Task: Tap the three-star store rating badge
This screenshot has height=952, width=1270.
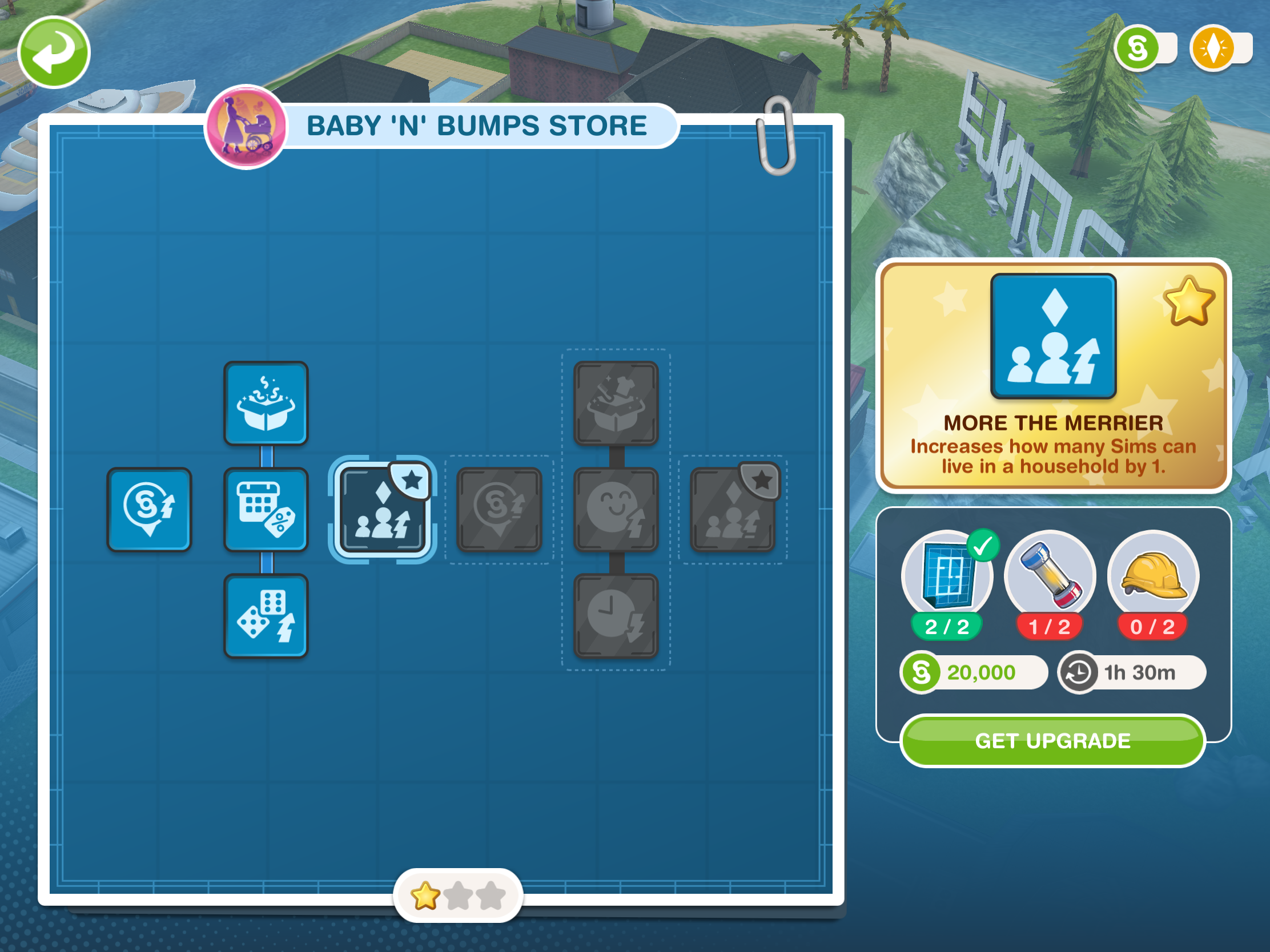Action: coord(457,895)
